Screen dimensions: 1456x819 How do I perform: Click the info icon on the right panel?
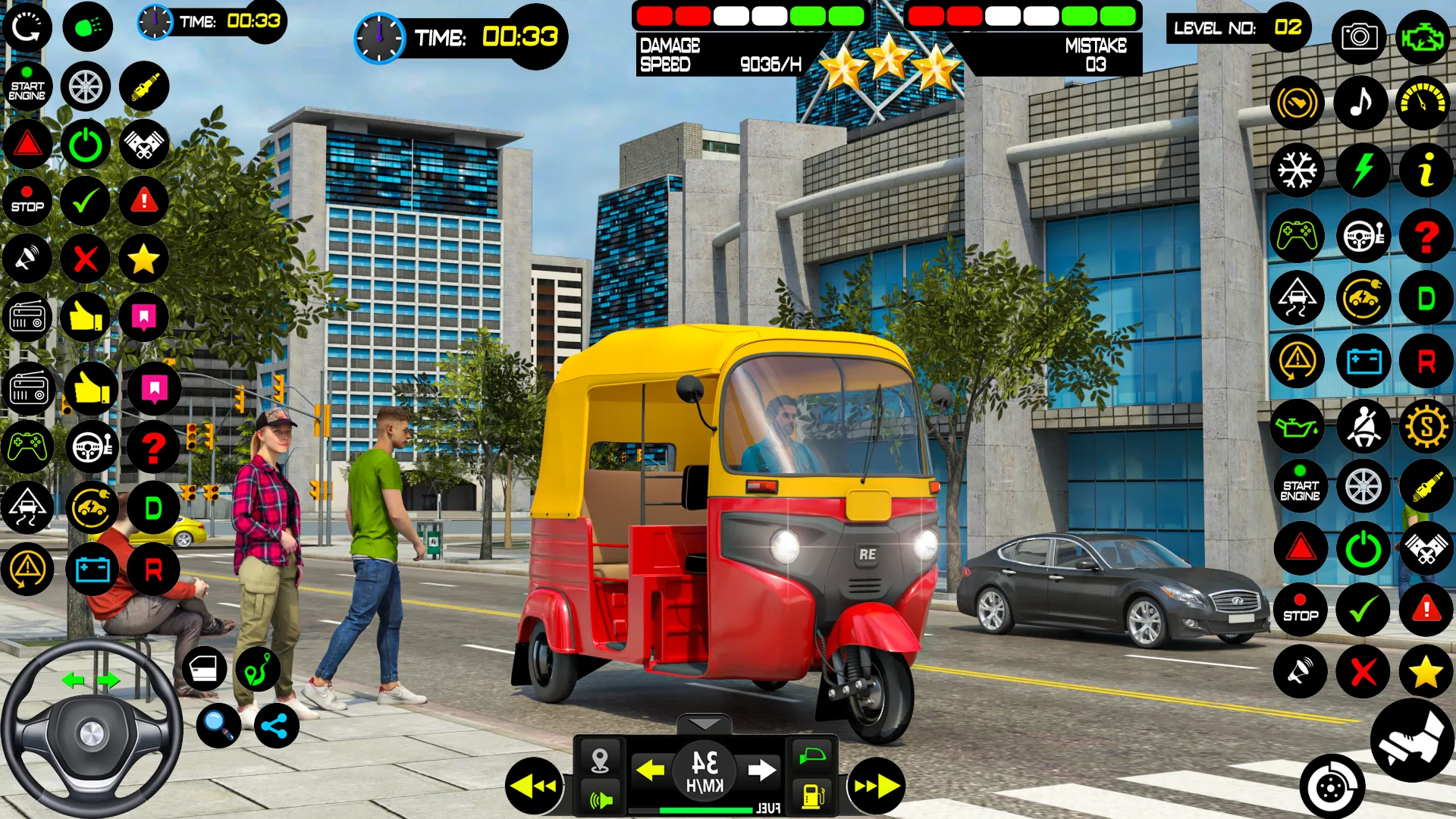(1426, 170)
